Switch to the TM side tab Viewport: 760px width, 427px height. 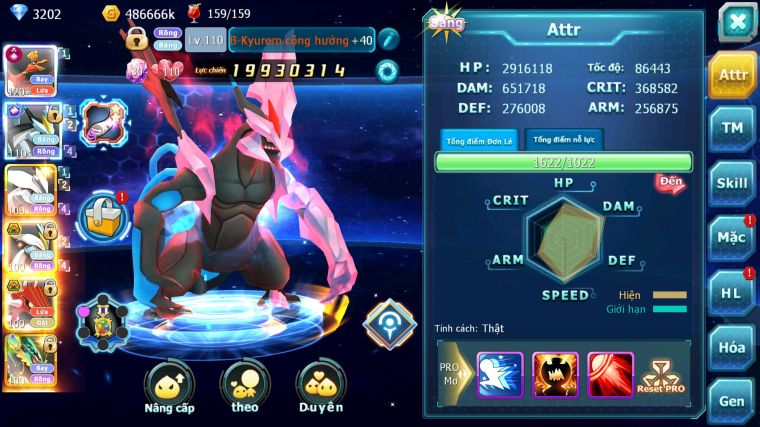[x=732, y=129]
